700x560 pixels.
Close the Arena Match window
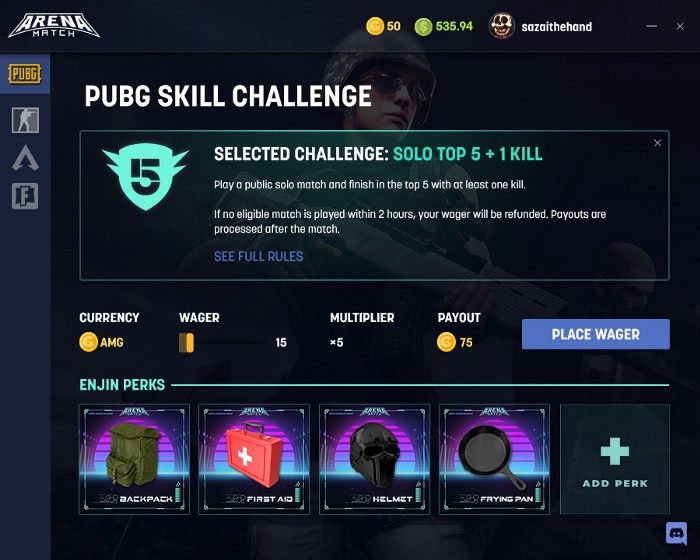click(680, 26)
